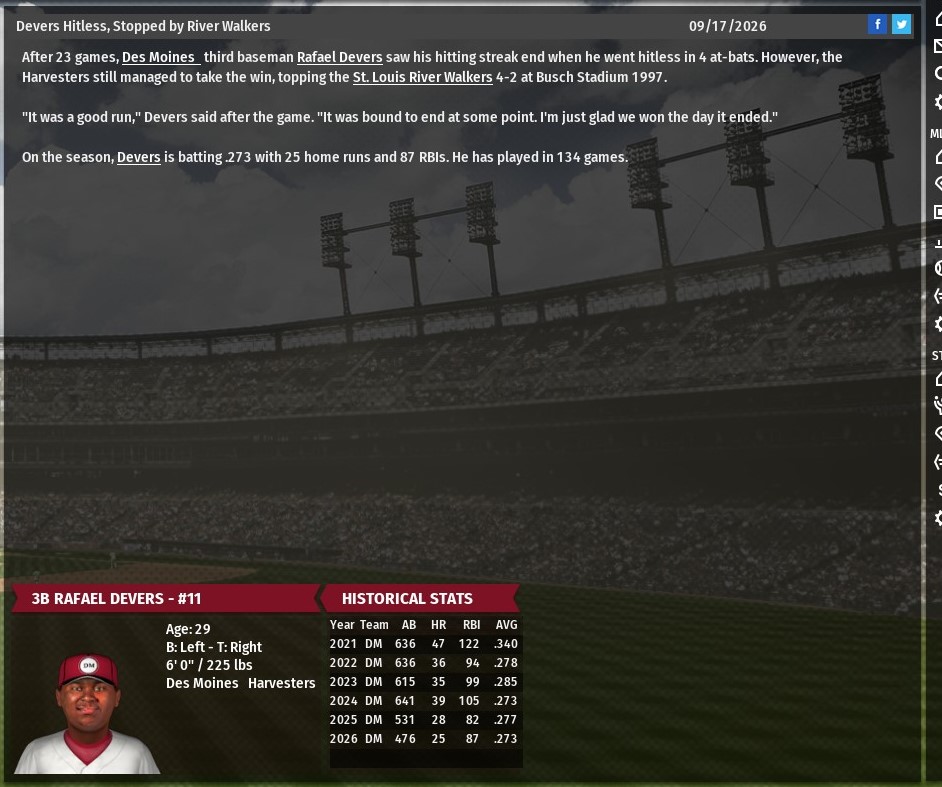Image resolution: width=942 pixels, height=787 pixels.
Task: Share the article on Facebook
Action: pos(877,25)
